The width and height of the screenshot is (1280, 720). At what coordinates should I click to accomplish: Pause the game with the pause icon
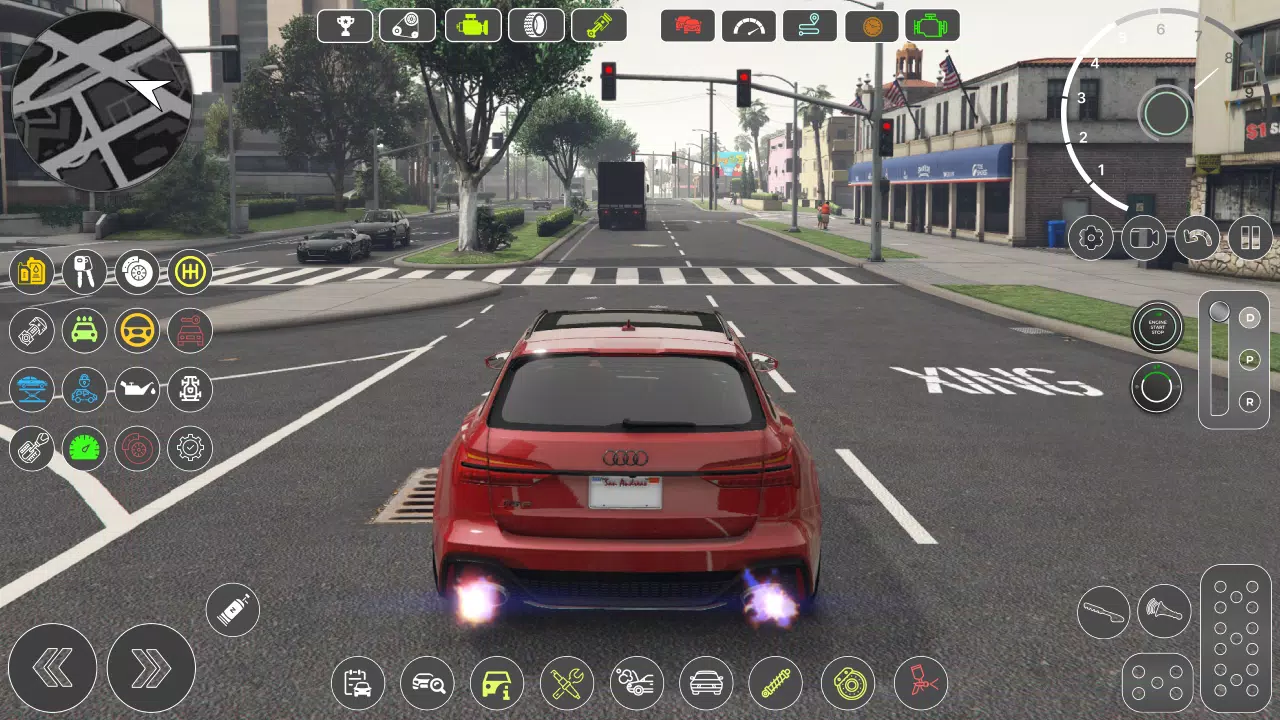[x=1251, y=238]
